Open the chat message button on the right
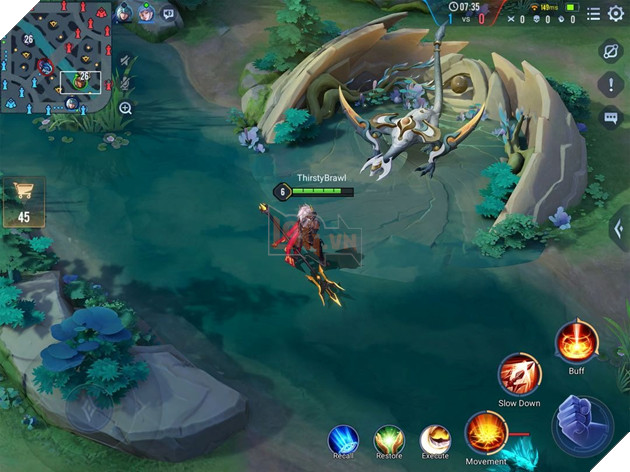 click(611, 118)
